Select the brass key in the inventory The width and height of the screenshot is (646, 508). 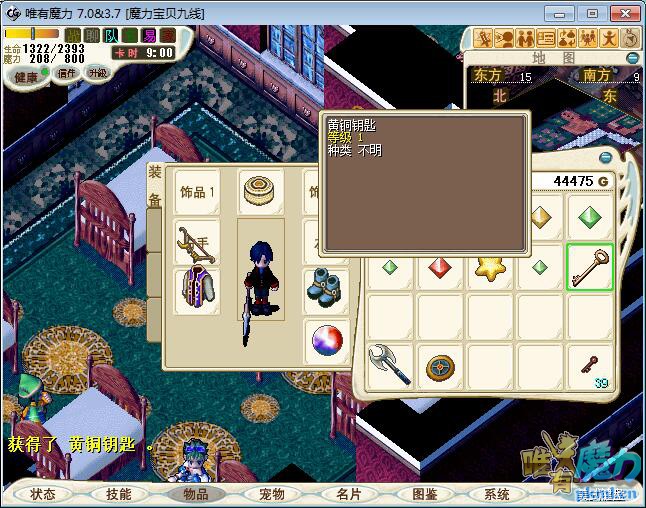click(589, 267)
